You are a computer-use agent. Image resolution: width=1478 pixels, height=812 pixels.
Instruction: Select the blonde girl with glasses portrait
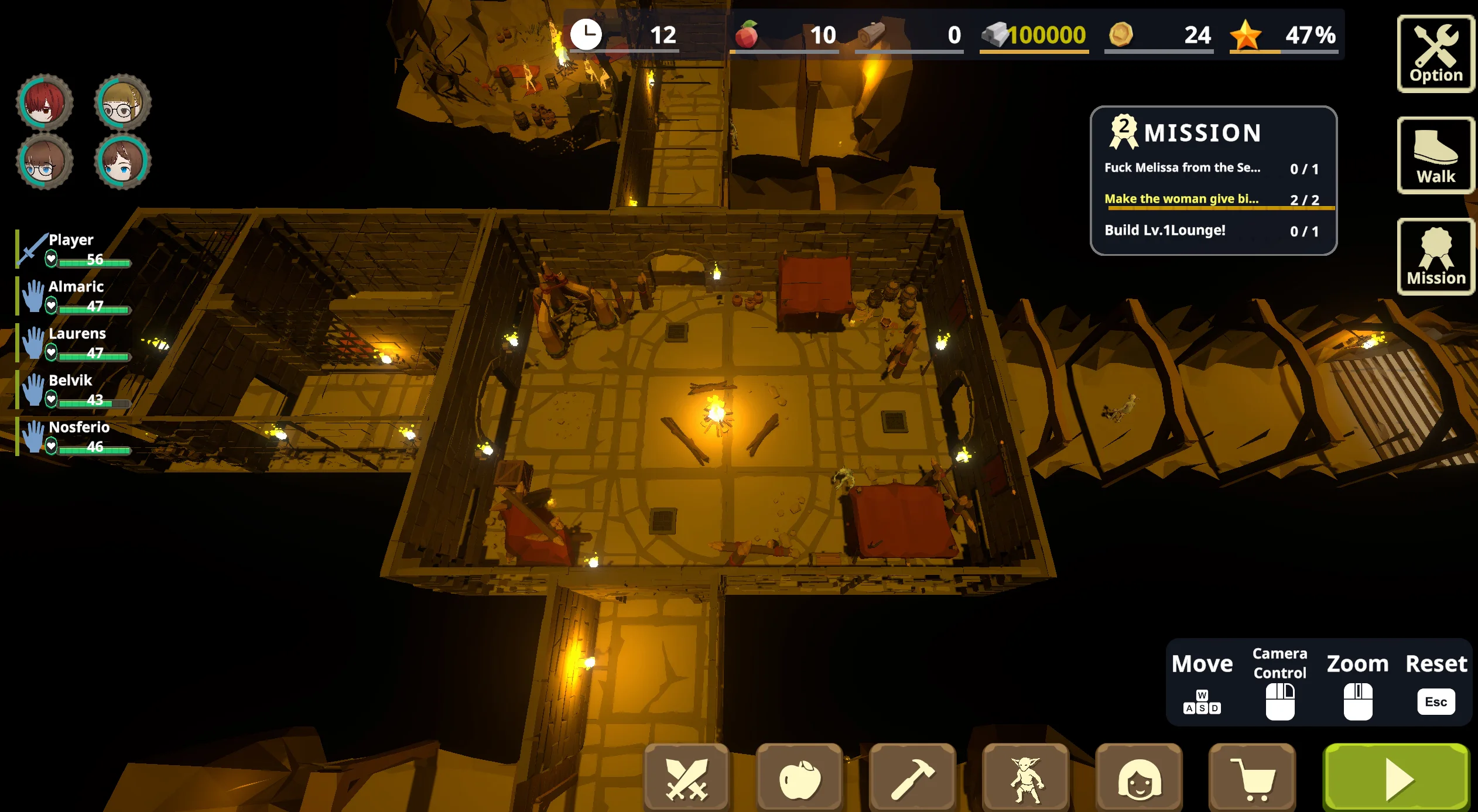click(123, 103)
